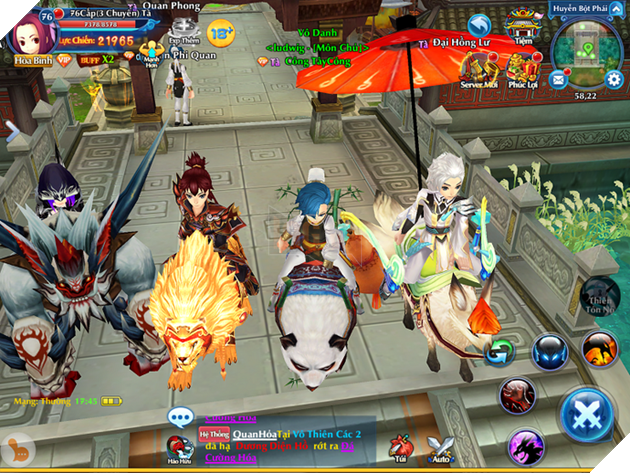Click the blue back arrow button
Screen dimensions: 630x473
click(x=481, y=26)
